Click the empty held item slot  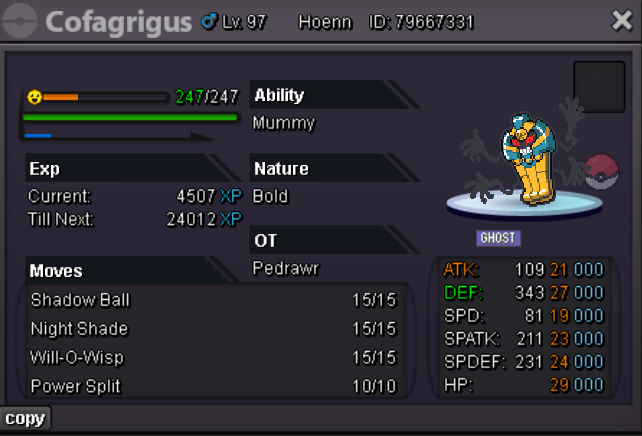click(598, 87)
